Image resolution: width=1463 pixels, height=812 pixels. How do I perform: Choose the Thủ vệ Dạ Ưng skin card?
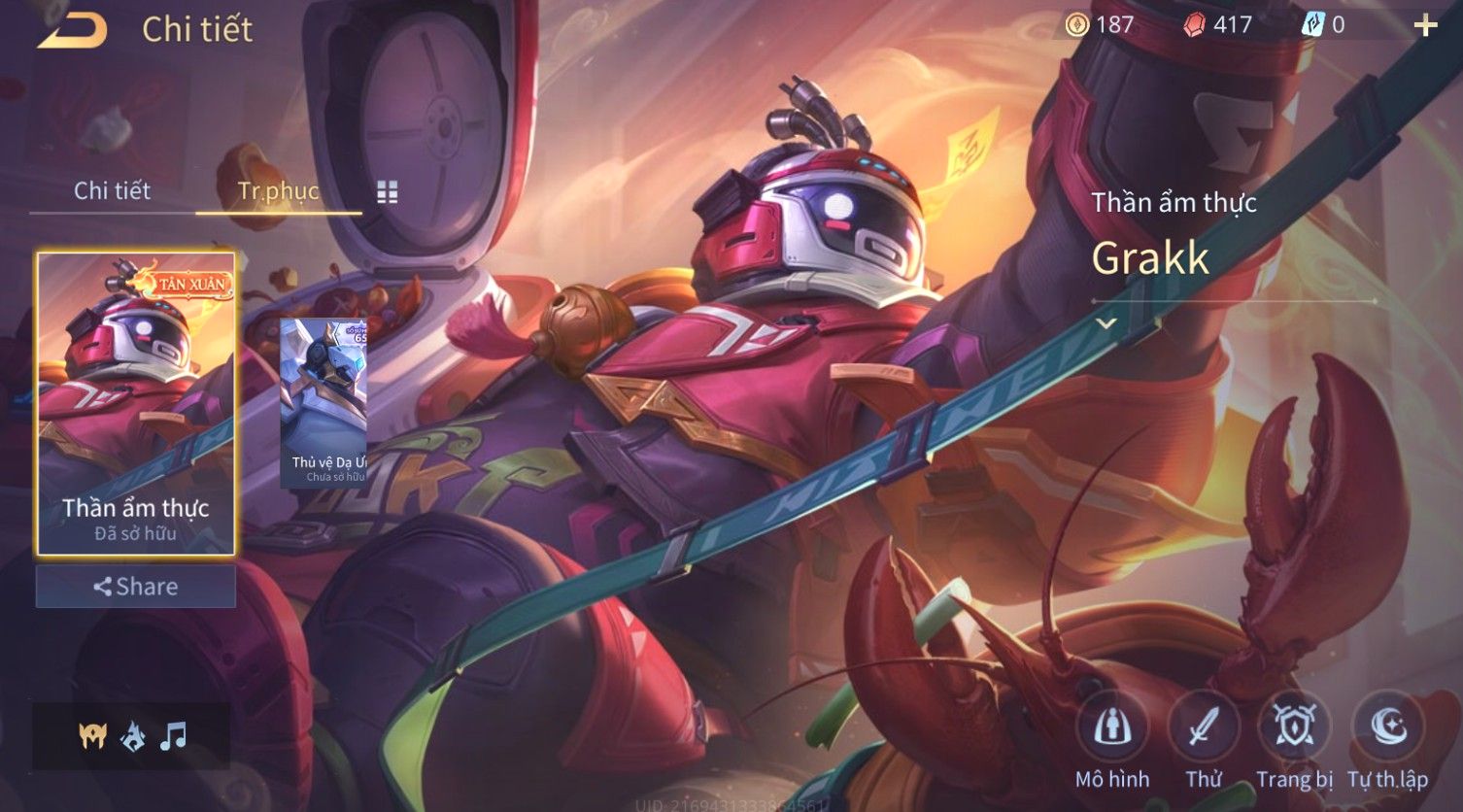coord(323,401)
